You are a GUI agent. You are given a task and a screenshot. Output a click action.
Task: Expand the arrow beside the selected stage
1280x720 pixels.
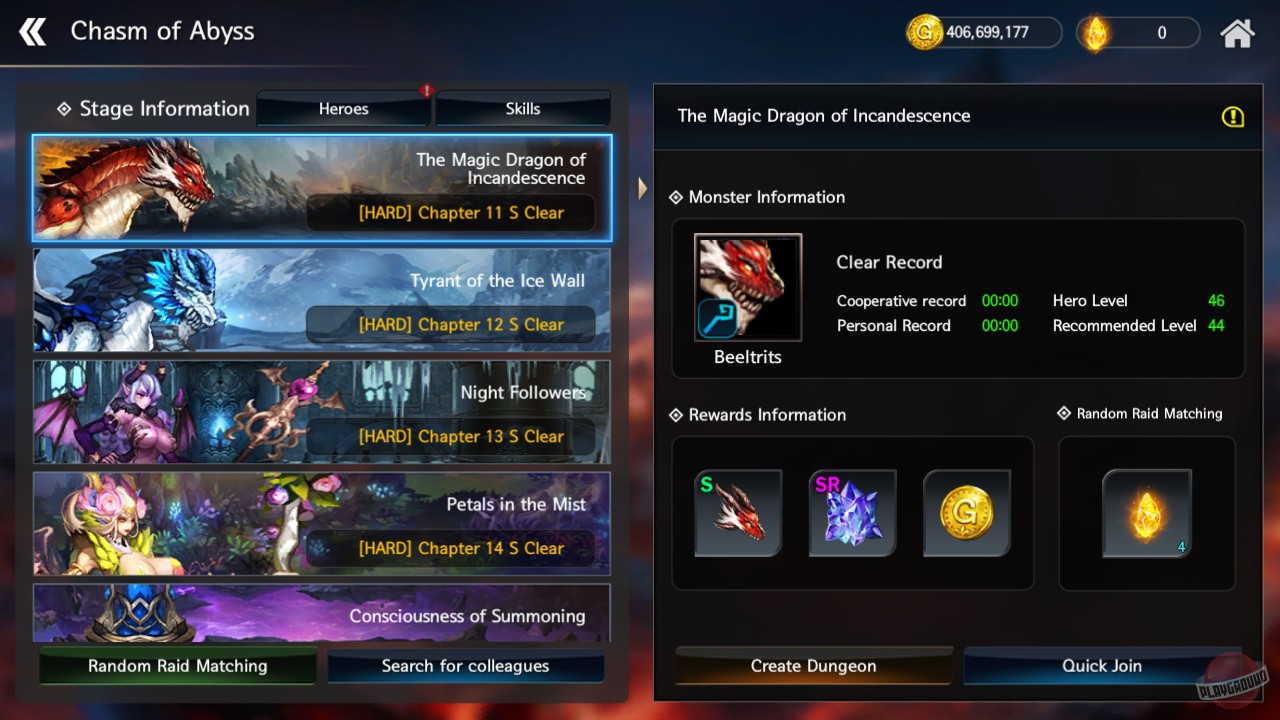click(641, 187)
